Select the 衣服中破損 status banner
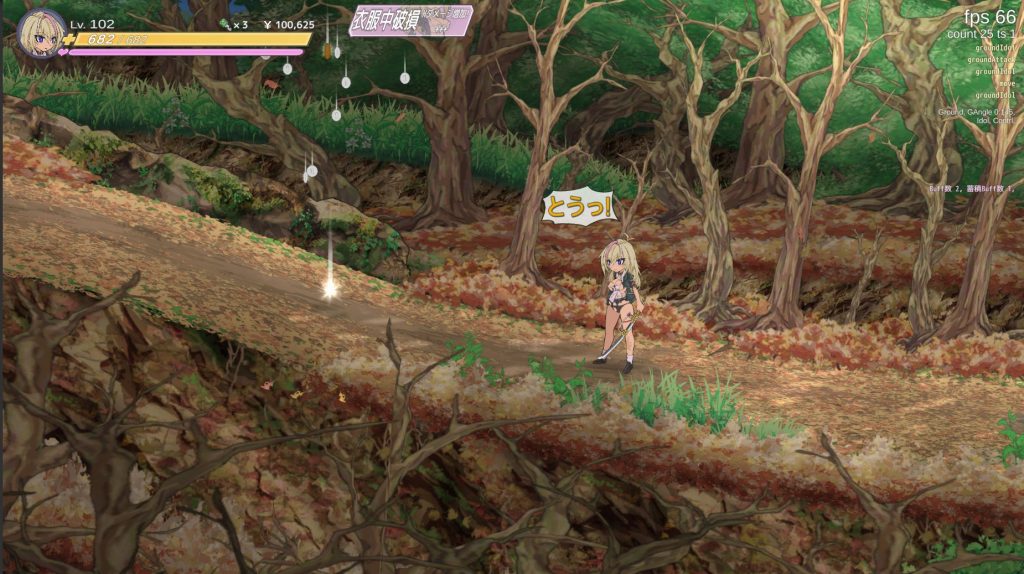The image size is (1024, 574). tap(410, 22)
